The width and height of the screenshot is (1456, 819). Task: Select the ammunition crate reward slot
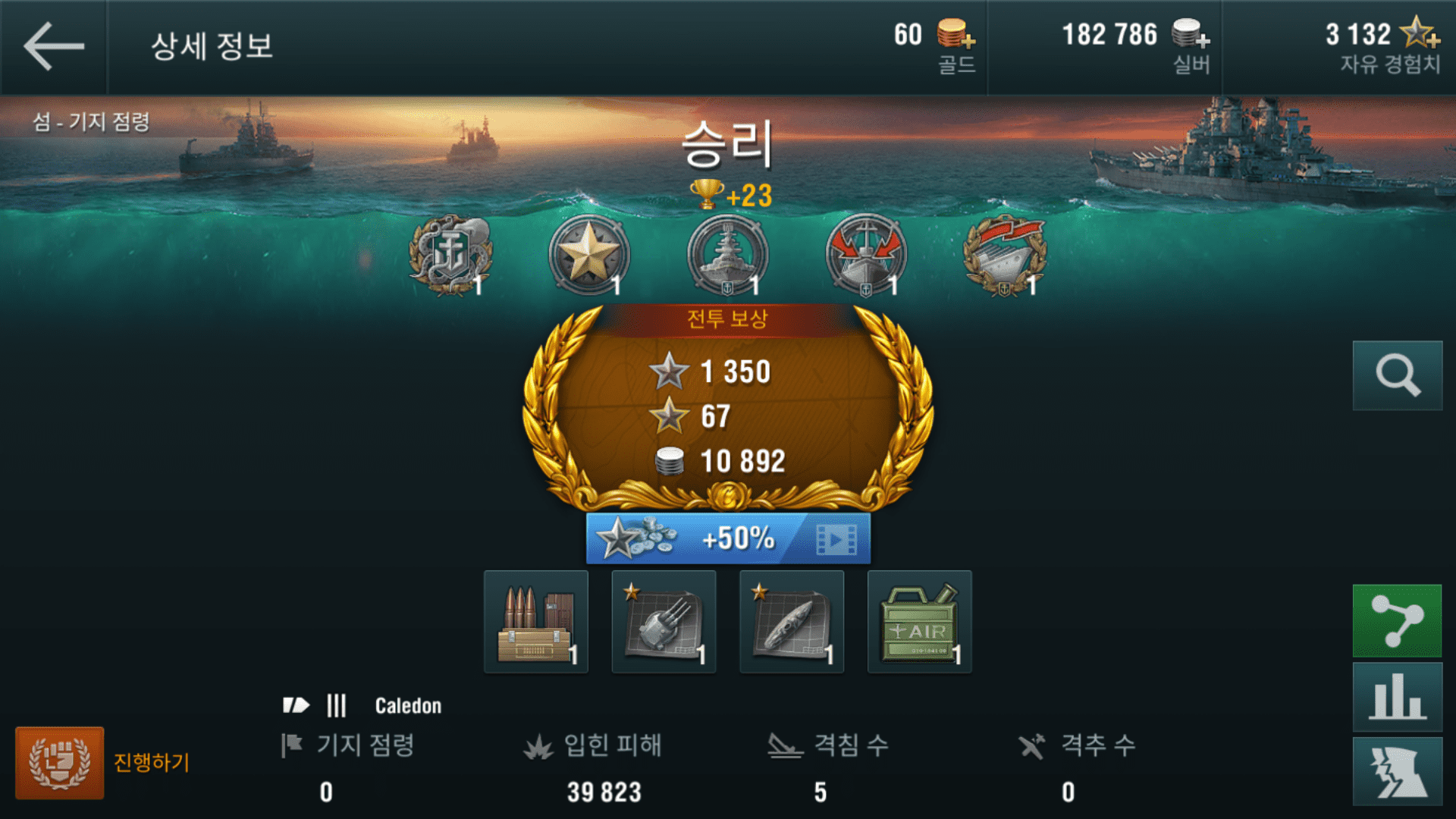[536, 622]
